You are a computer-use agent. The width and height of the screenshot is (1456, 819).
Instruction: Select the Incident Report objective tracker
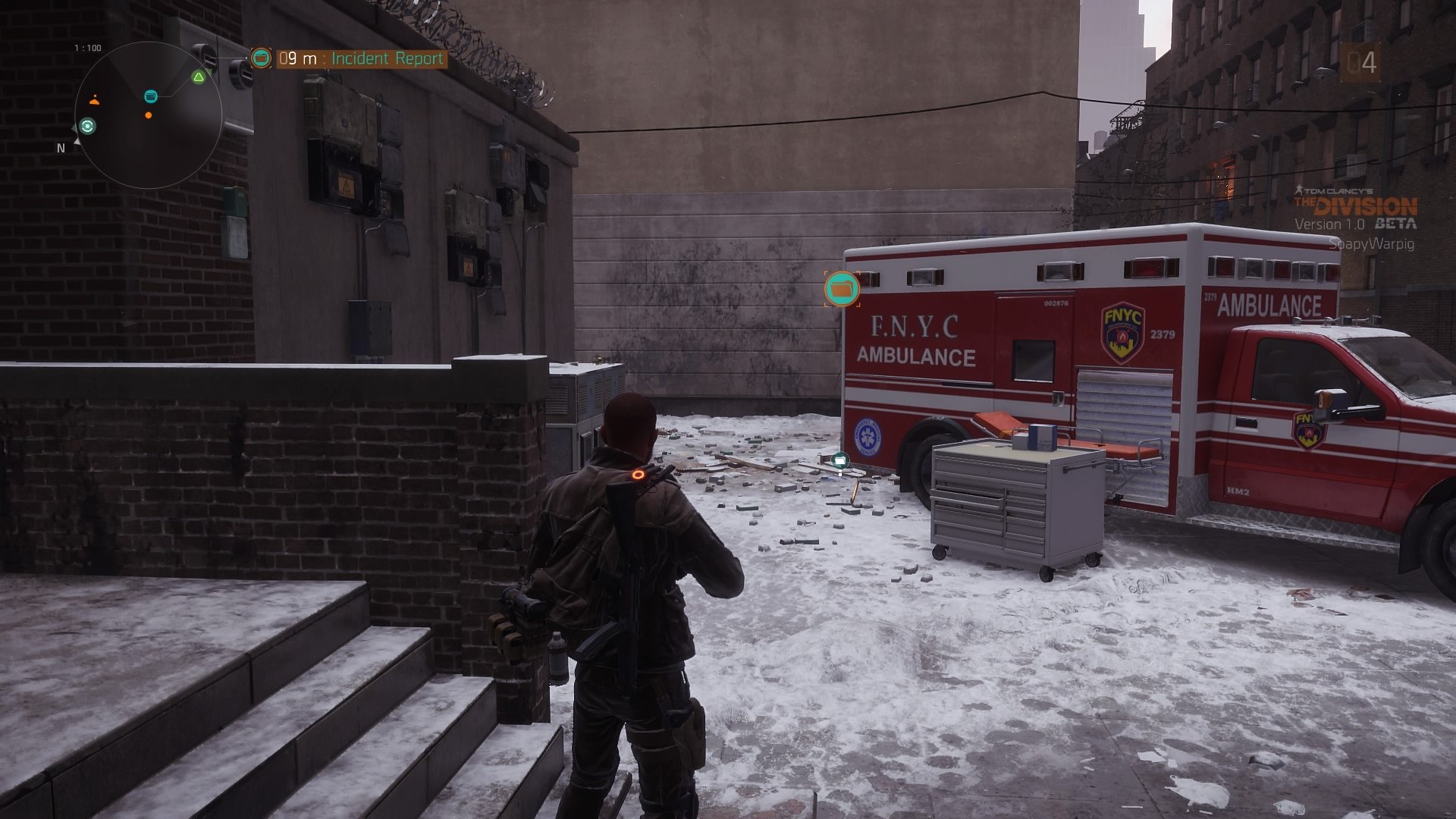[360, 58]
